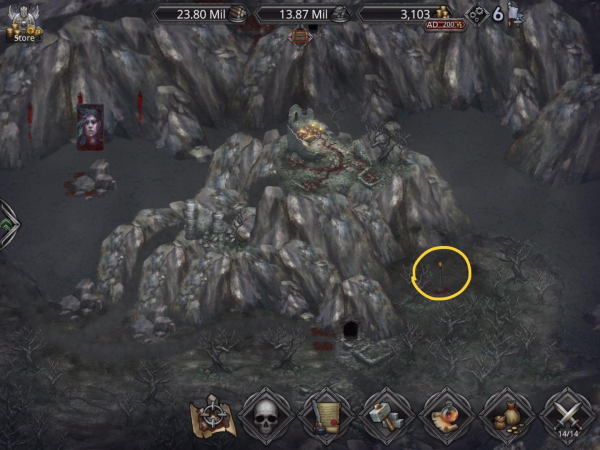Open the hammer and stone build menu
This screenshot has height=450, width=600.
383,414
